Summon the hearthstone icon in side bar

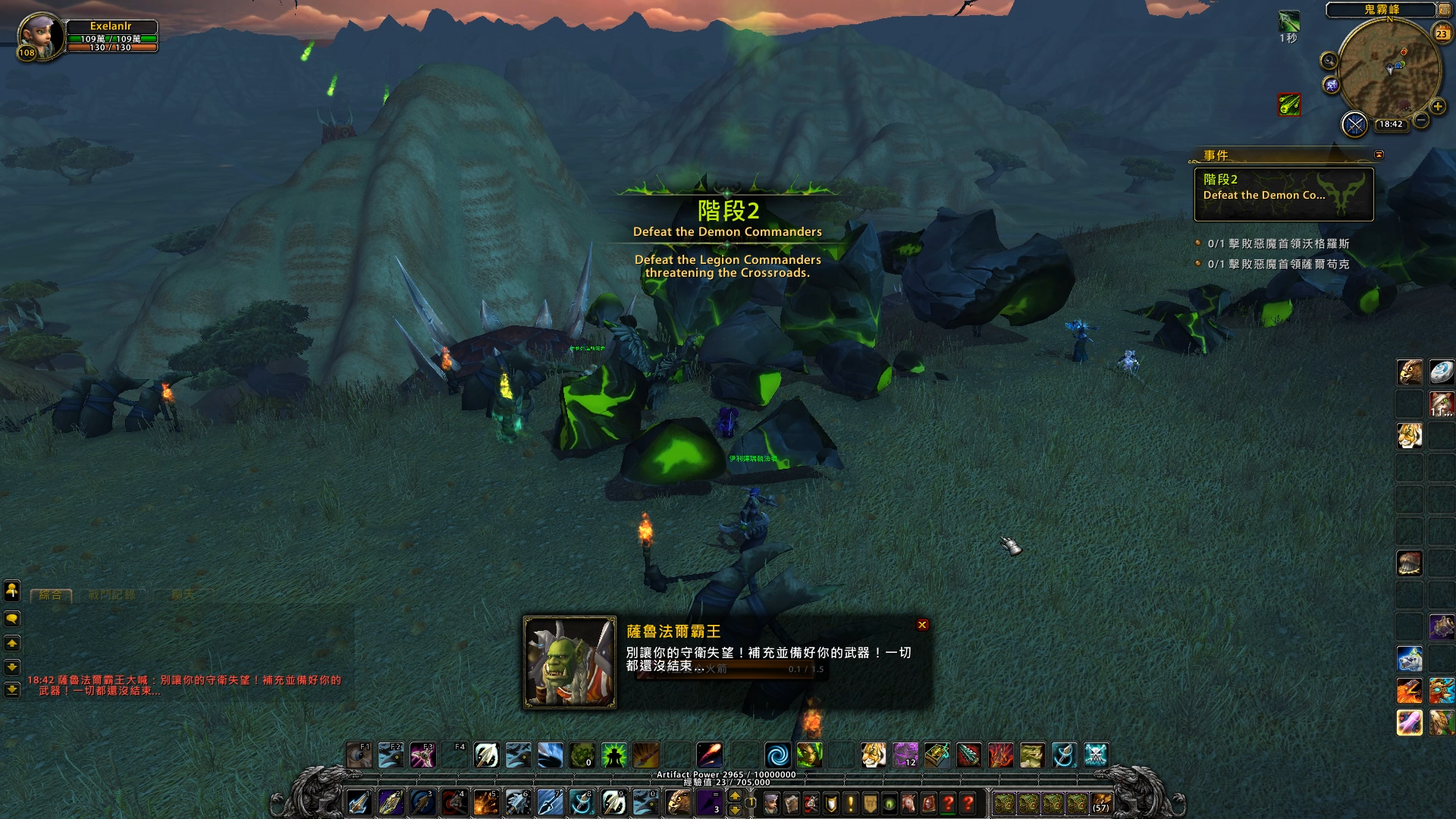click(x=1441, y=372)
